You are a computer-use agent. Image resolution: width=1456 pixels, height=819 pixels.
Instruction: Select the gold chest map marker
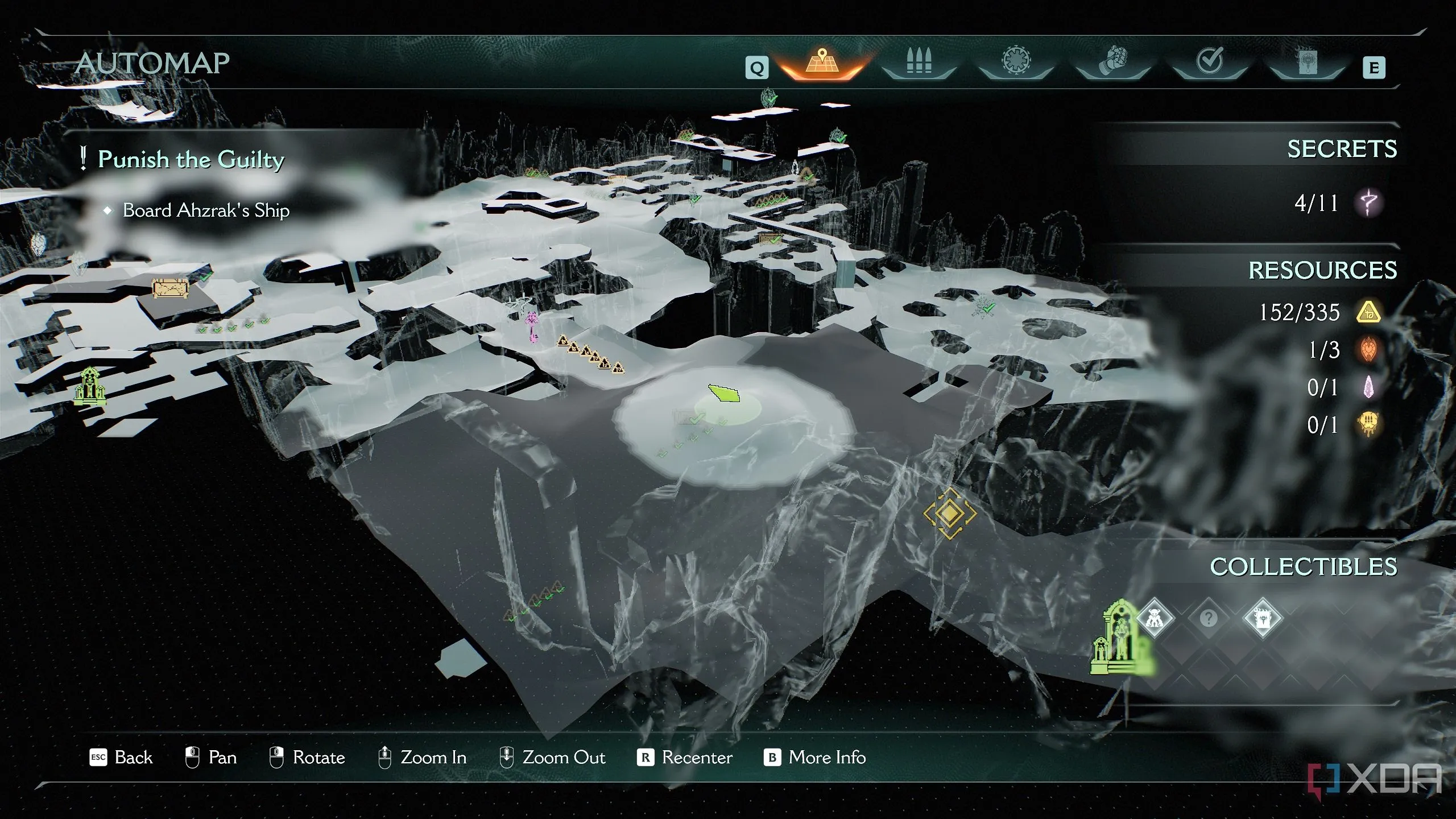click(x=170, y=288)
